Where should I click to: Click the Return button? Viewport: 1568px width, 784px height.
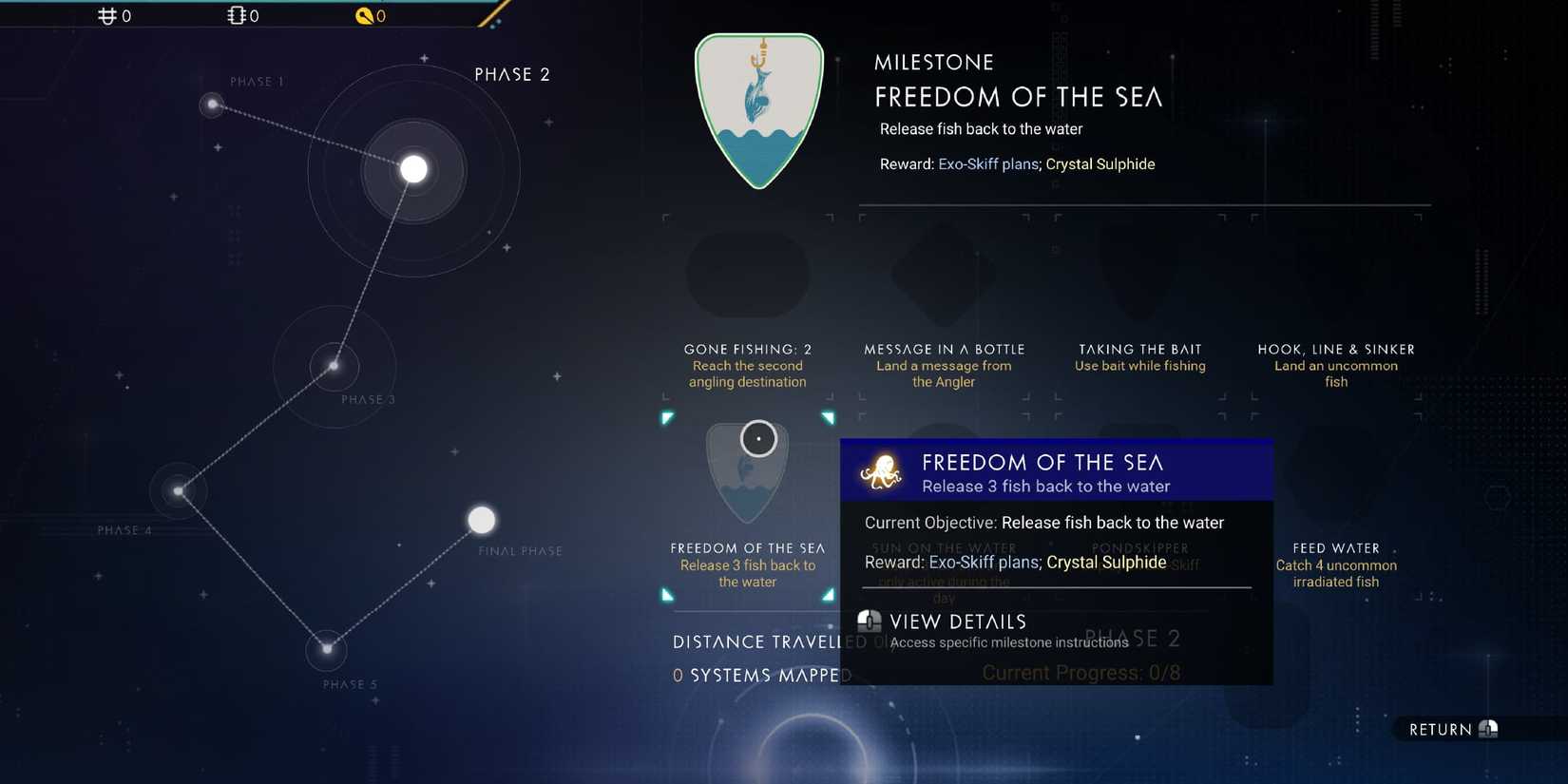[x=1449, y=729]
